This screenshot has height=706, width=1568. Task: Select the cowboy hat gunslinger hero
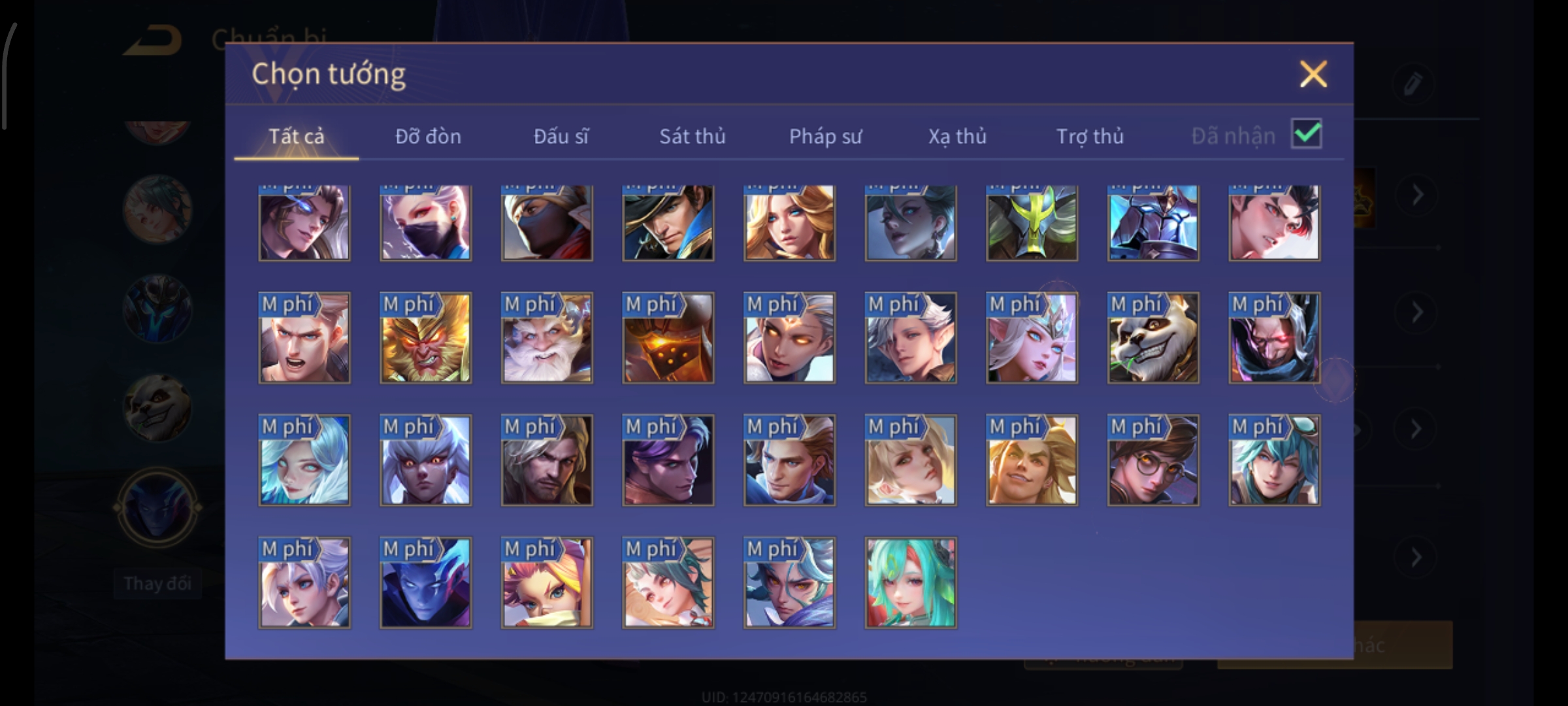[x=668, y=222]
